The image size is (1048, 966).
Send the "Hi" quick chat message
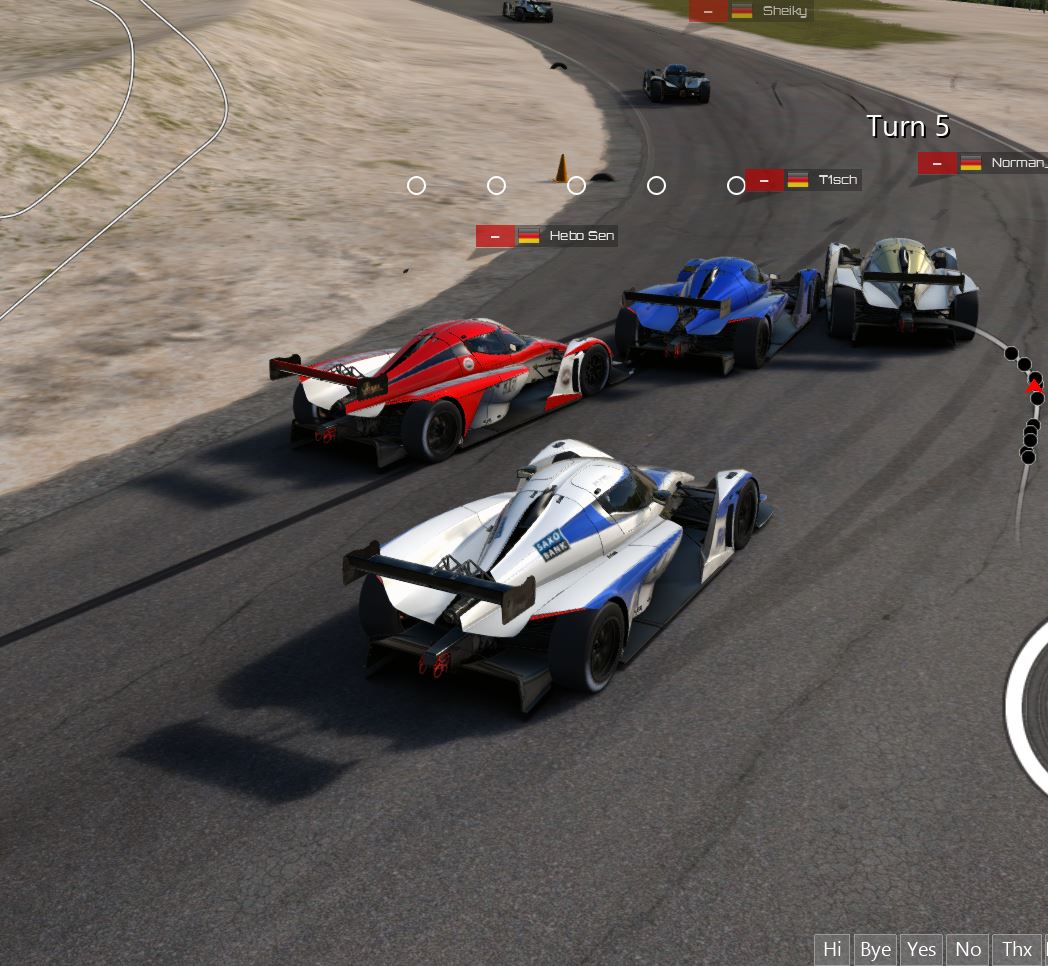coord(832,949)
